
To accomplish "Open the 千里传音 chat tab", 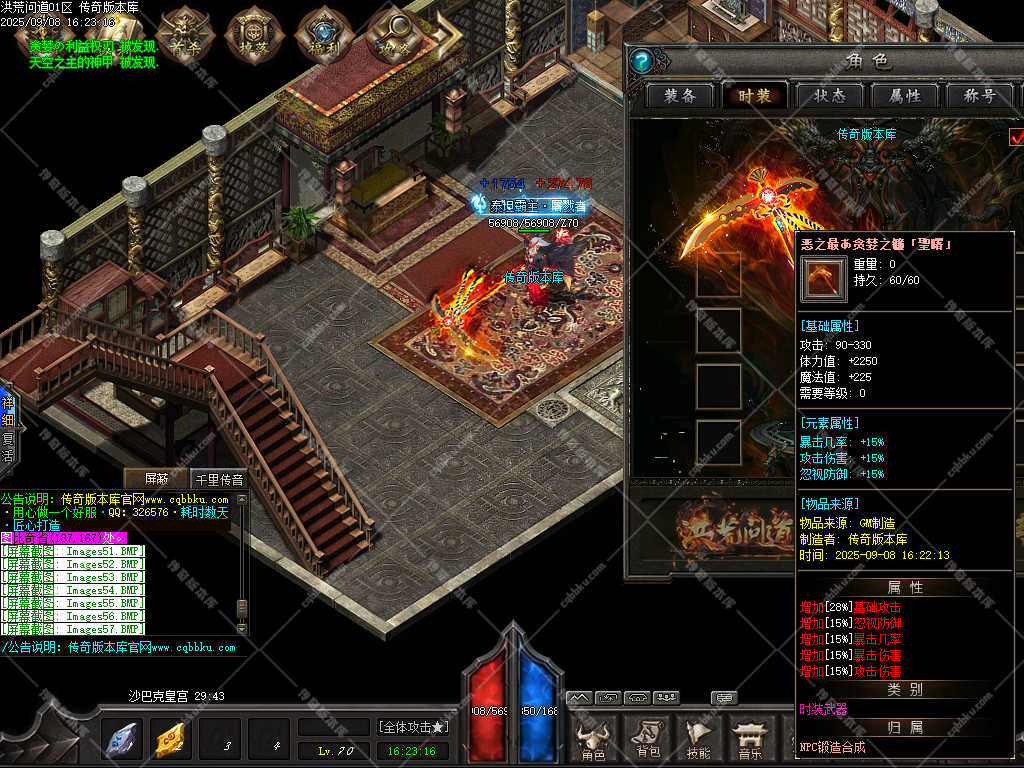I will point(217,479).
